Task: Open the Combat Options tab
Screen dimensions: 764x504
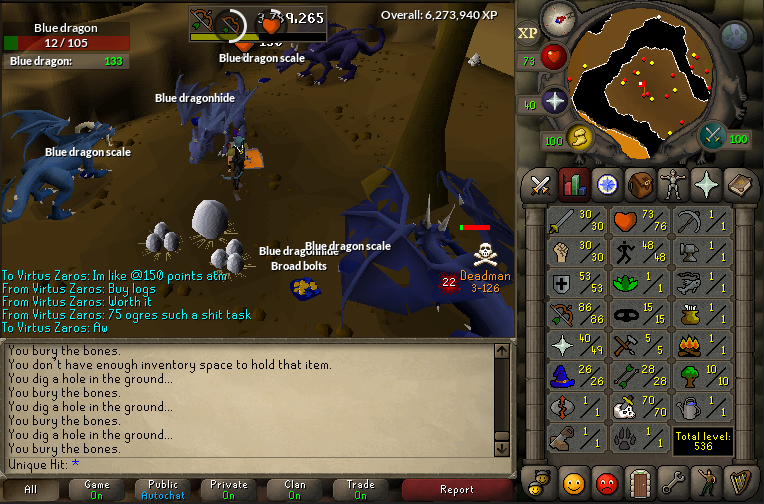Action: click(x=541, y=184)
